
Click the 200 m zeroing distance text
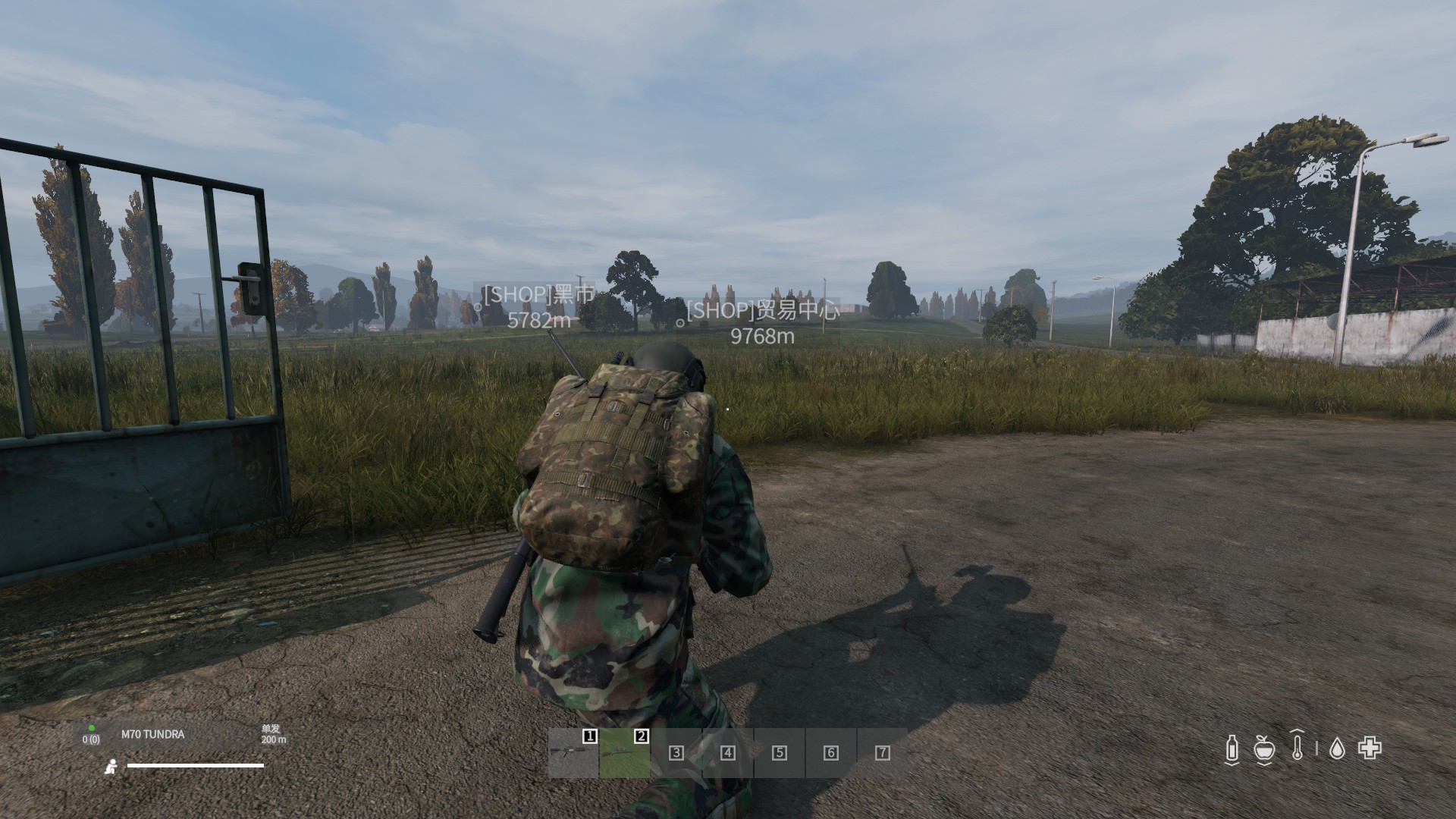tap(274, 740)
